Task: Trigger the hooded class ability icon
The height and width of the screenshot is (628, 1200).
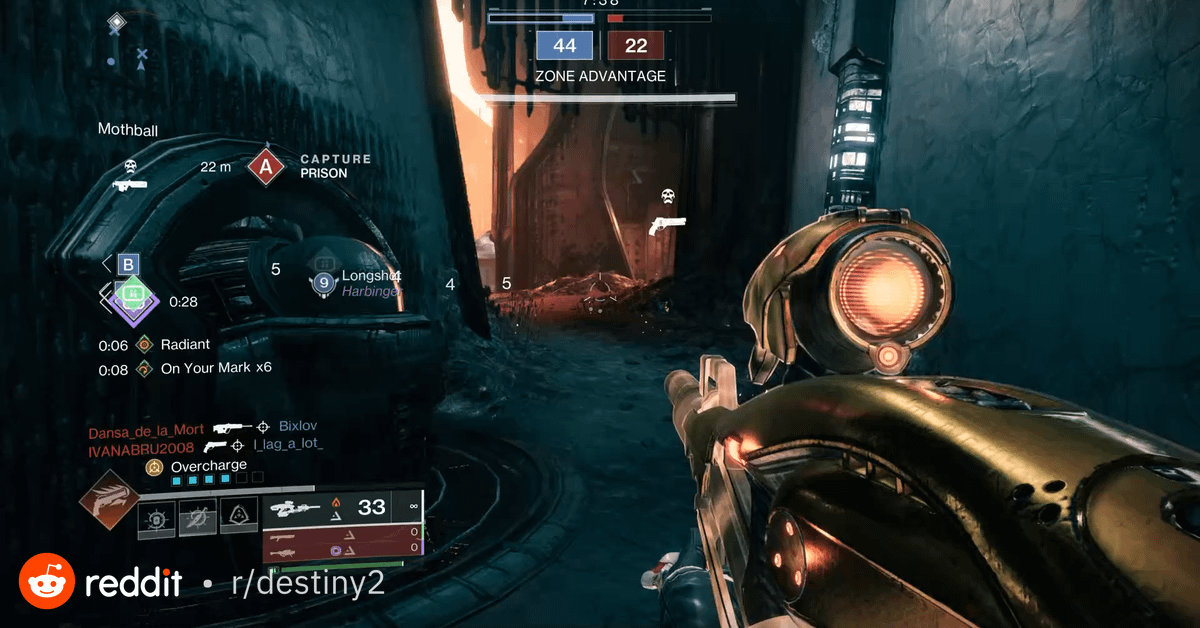Action: point(239,517)
